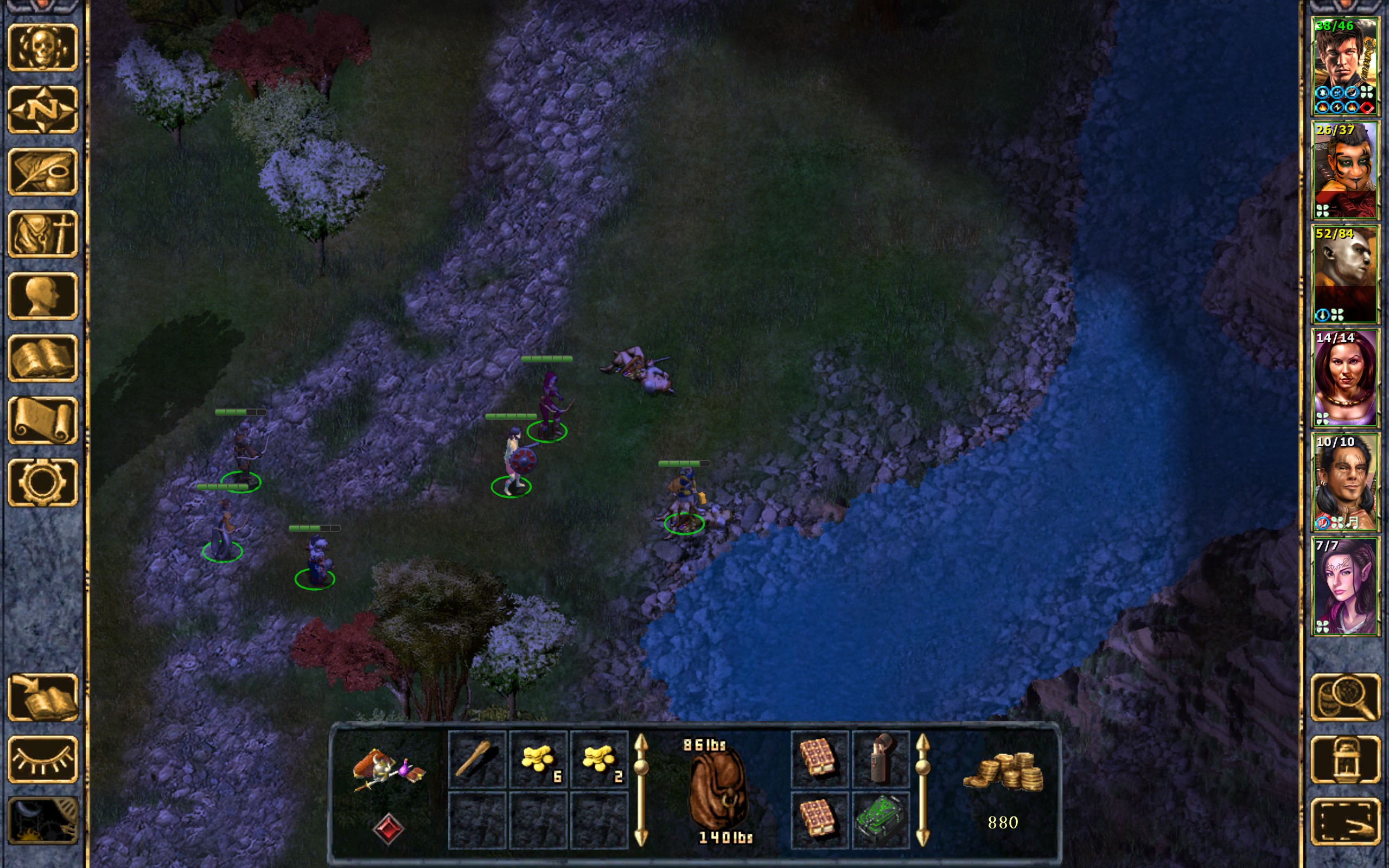Select the green gem bag in the backpack
The height and width of the screenshot is (868, 1389).
pyautogui.click(x=881, y=820)
